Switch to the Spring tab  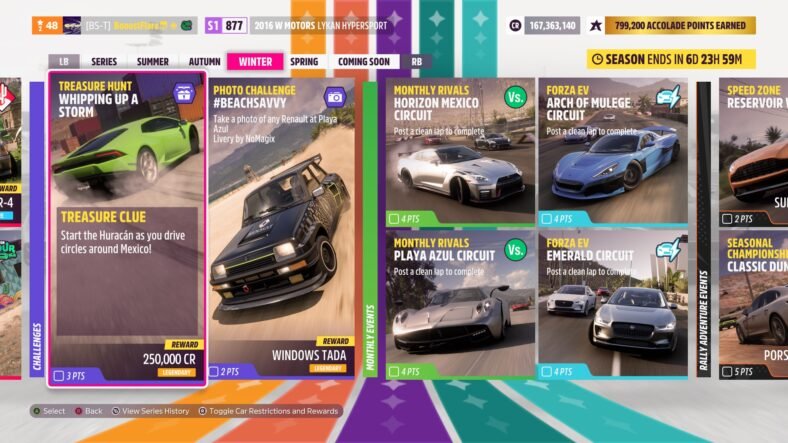(x=304, y=62)
